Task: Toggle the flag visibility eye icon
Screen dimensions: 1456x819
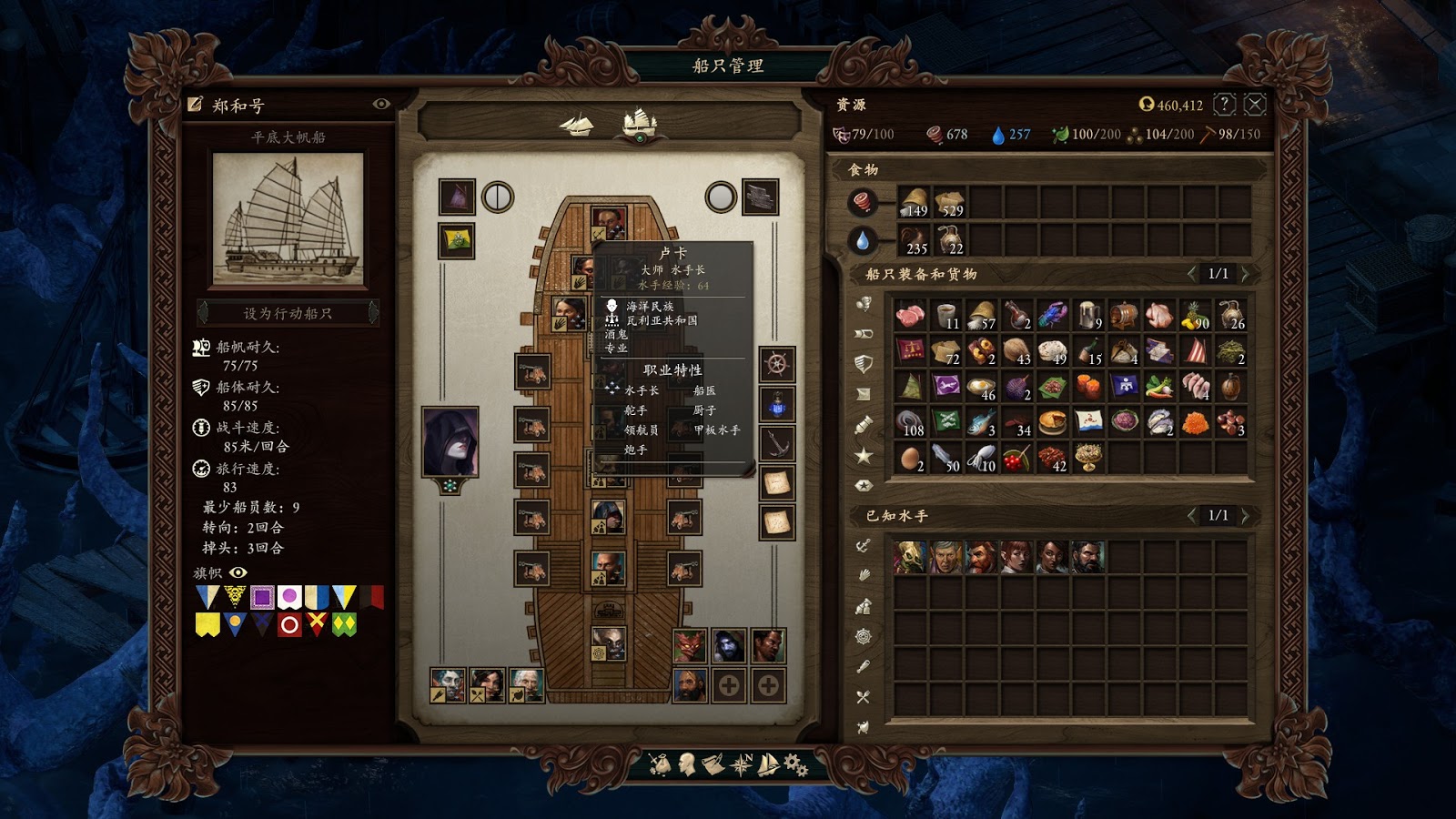Action: 238,572
